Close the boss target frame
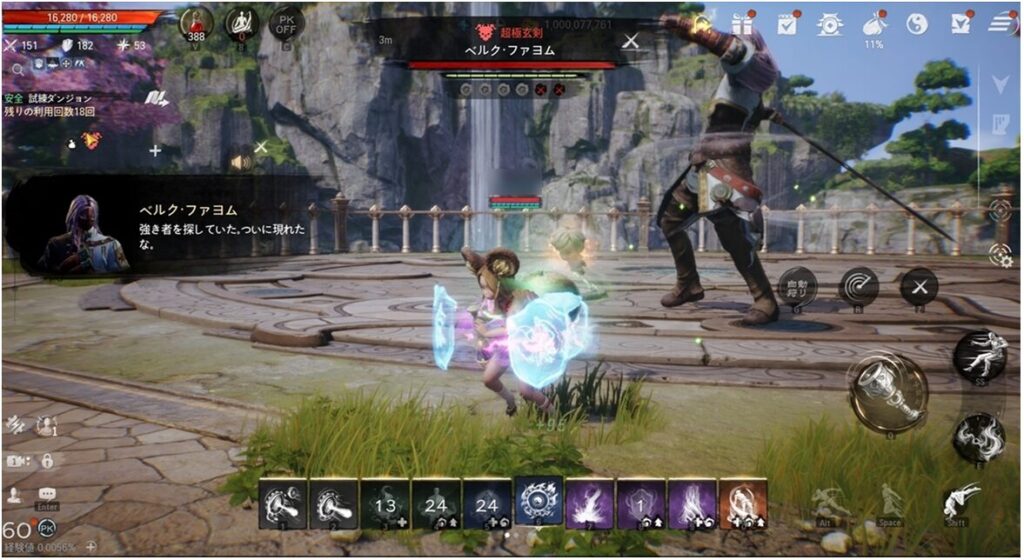The image size is (1024, 560). coord(631,41)
